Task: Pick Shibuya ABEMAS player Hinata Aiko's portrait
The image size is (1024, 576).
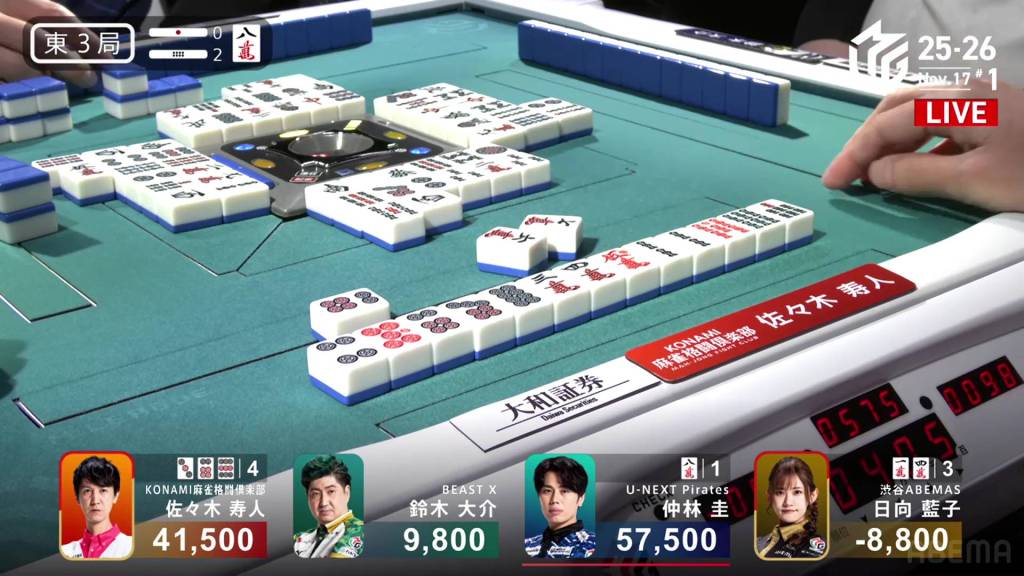Action: (x=790, y=505)
